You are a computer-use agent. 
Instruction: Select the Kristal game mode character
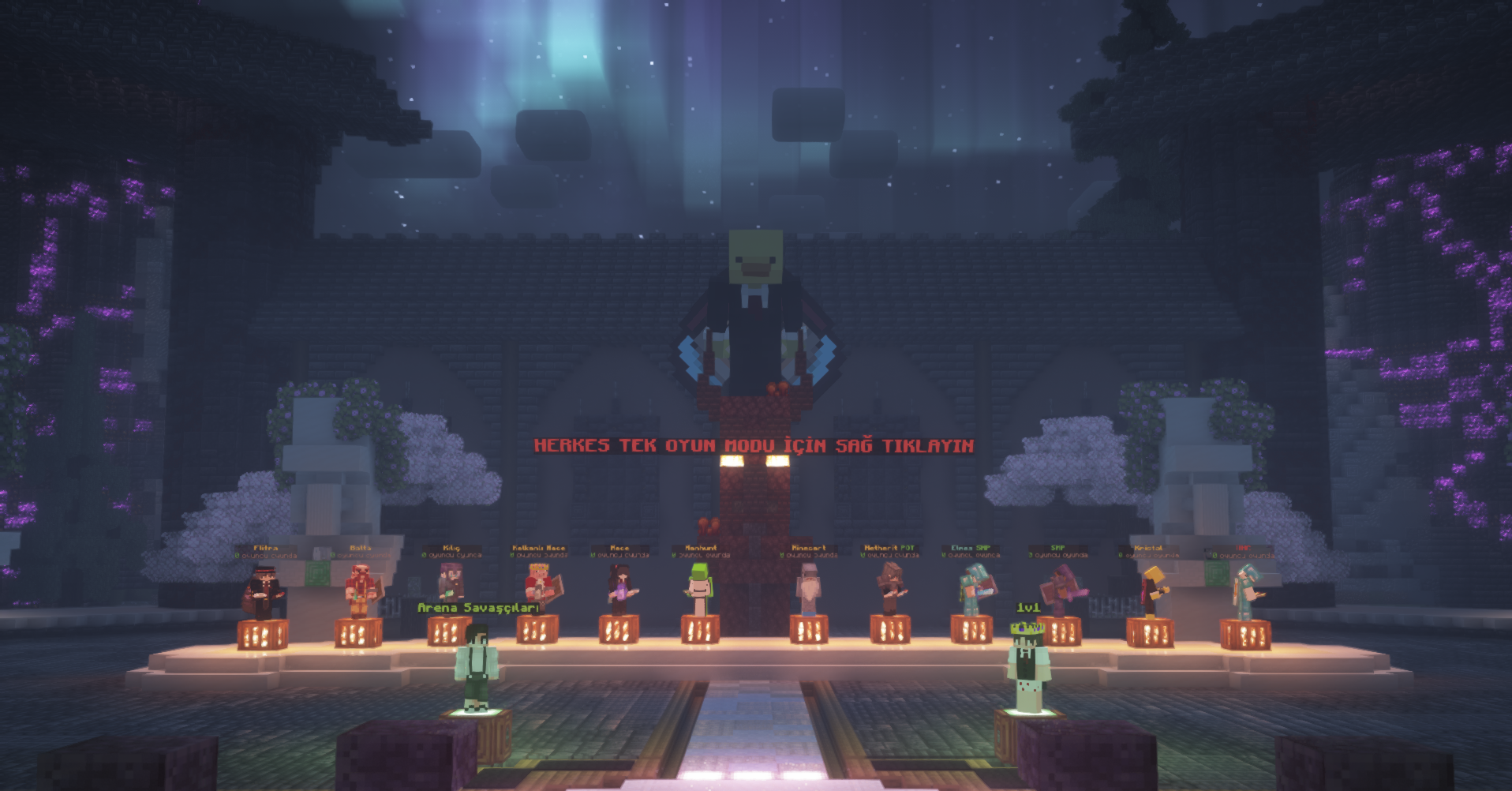pyautogui.click(x=1151, y=591)
